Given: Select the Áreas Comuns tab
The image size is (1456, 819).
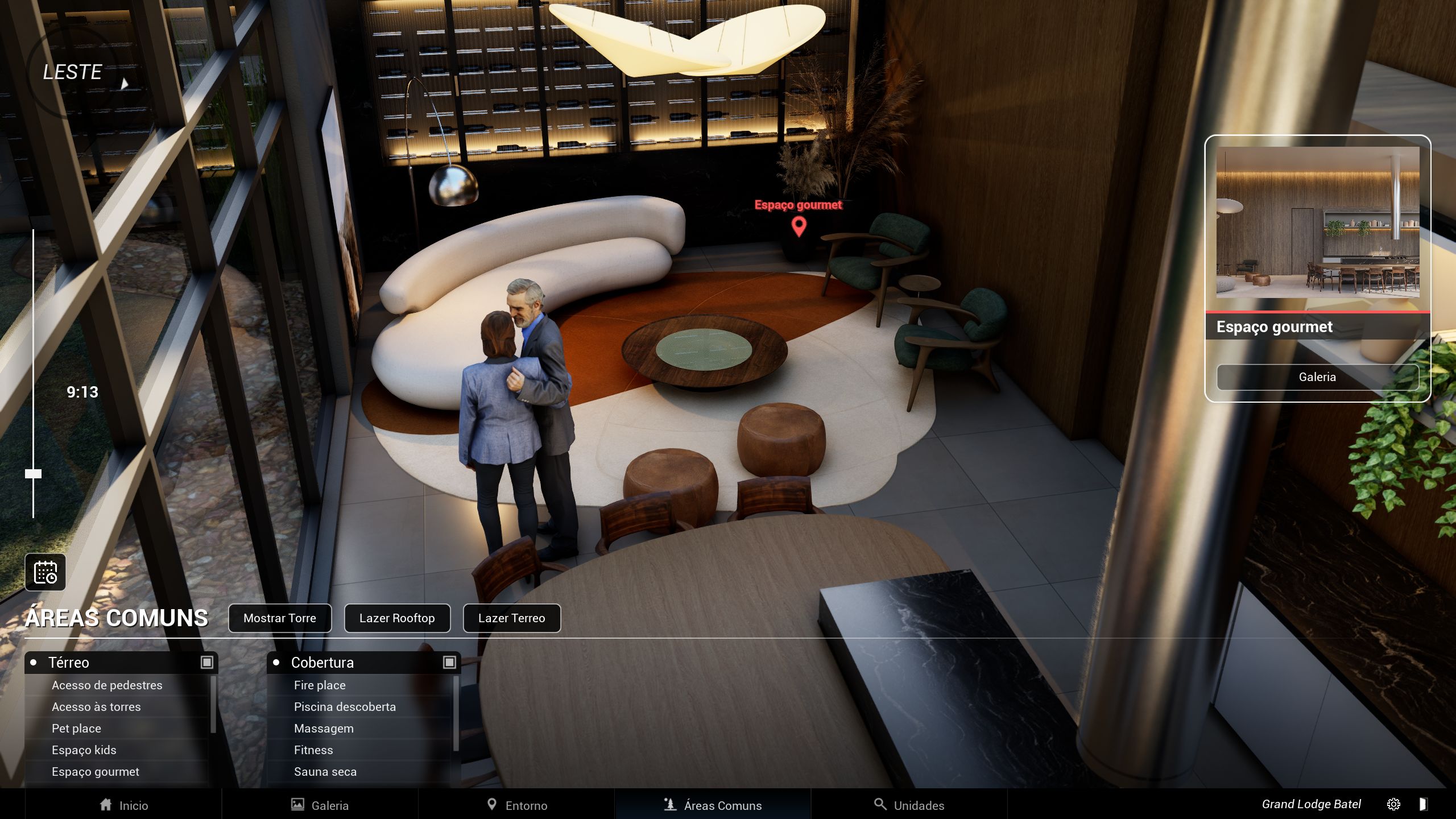Looking at the screenshot, I should 713,805.
